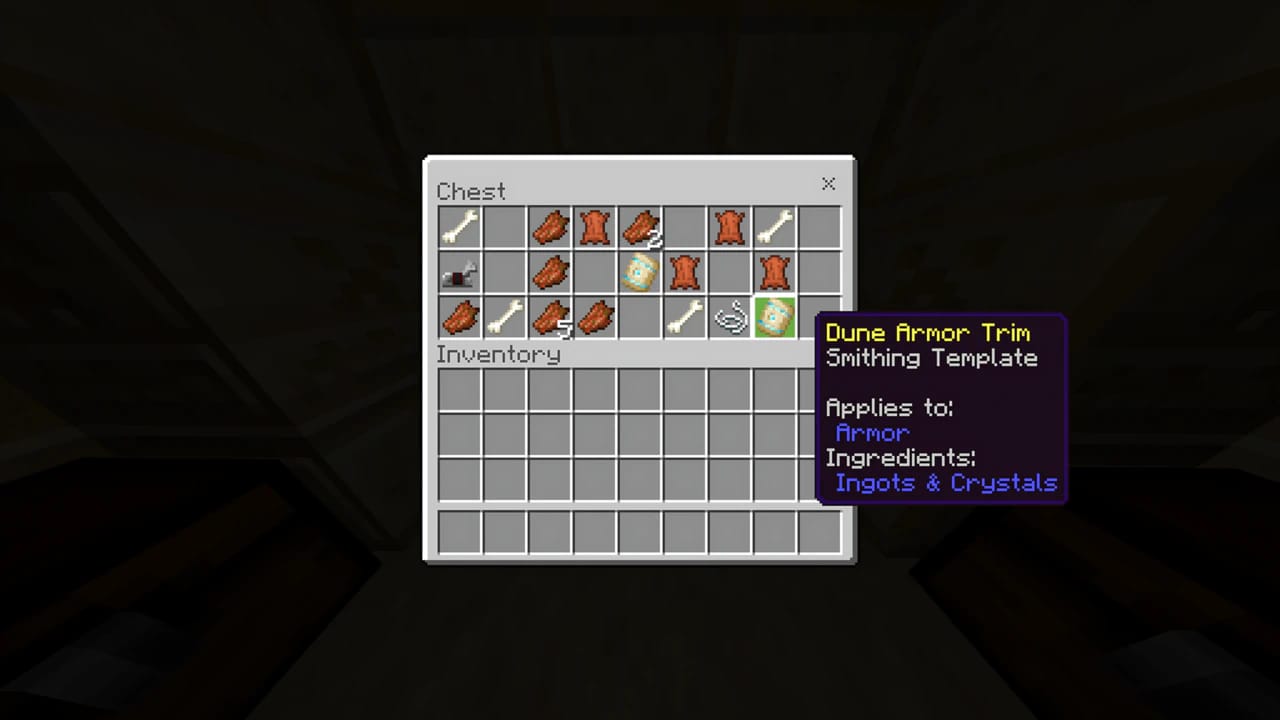Select the bone in the top-left chest slot

tap(459, 227)
